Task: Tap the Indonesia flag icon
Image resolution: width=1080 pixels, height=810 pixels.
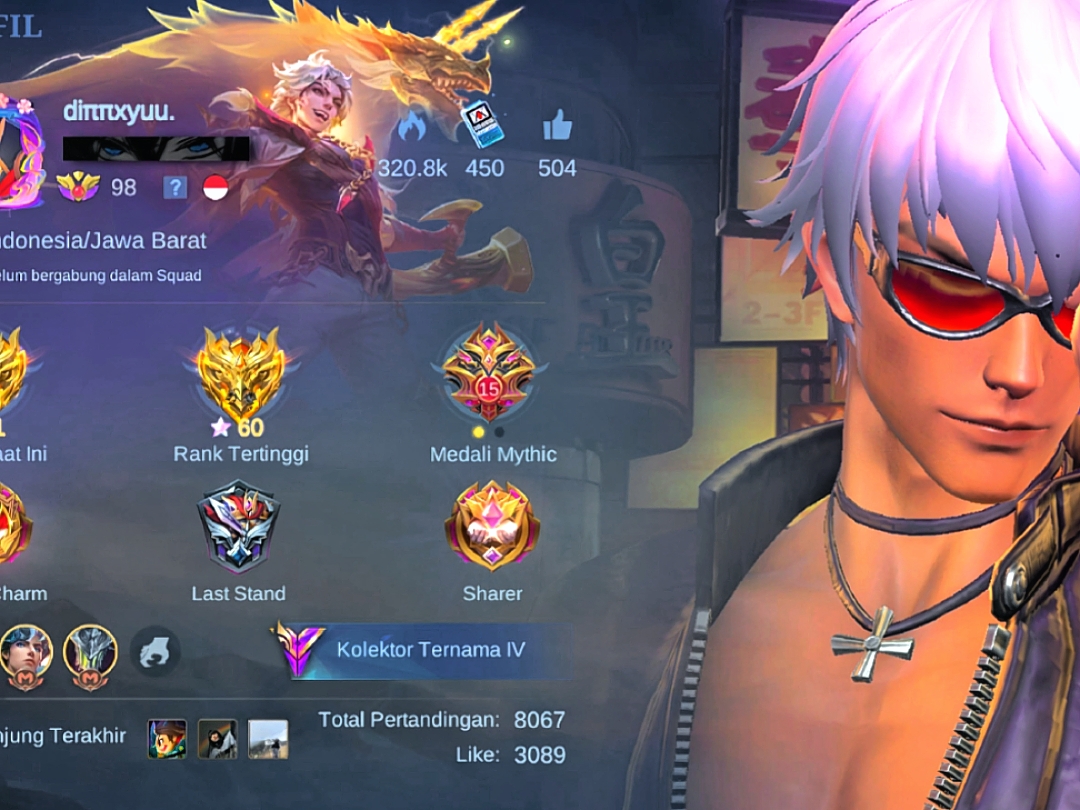Action: [215, 187]
